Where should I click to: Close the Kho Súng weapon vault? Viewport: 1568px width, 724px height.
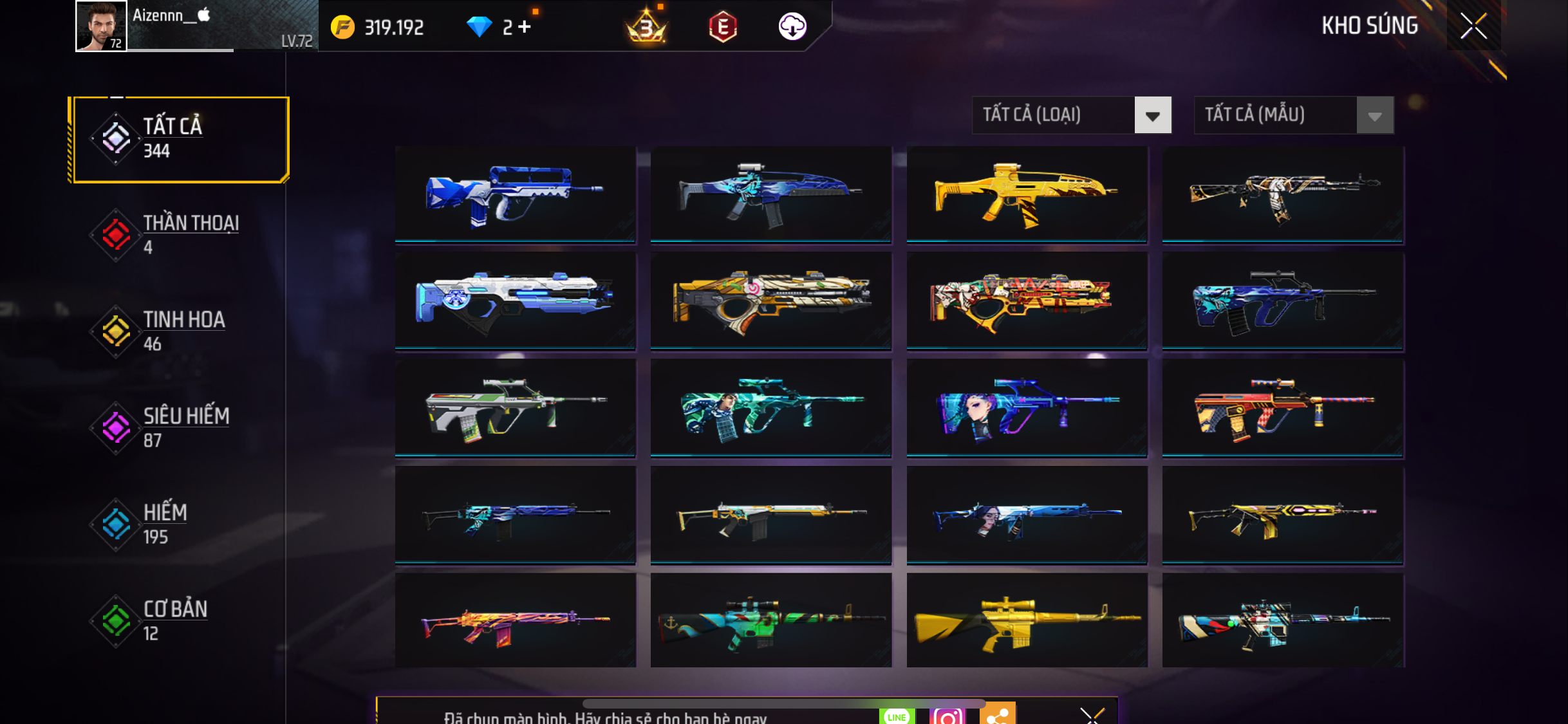coord(1473,26)
